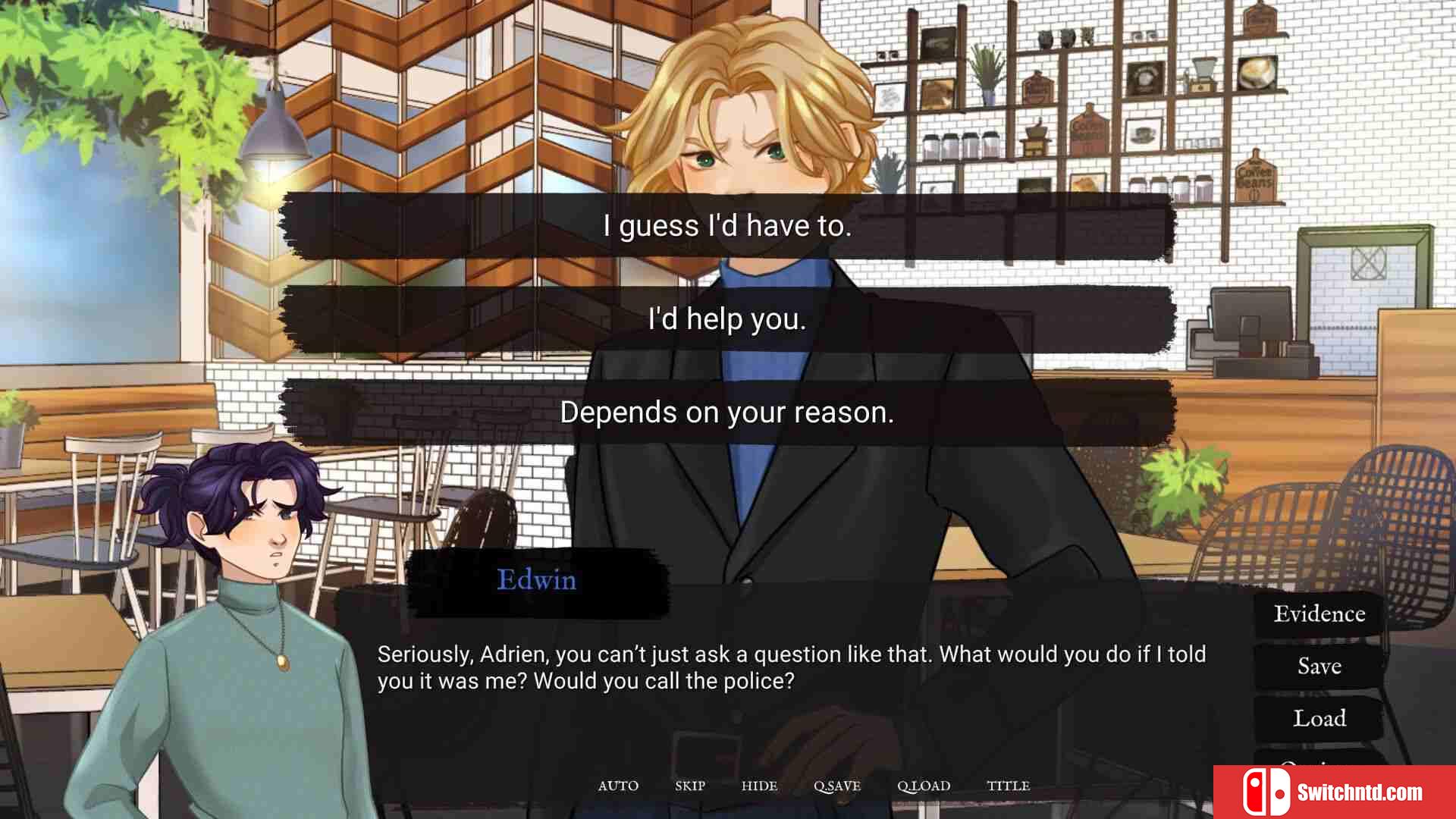This screenshot has height=819, width=1456.
Task: Hide the dialogue box with HIDE
Action: (759, 786)
